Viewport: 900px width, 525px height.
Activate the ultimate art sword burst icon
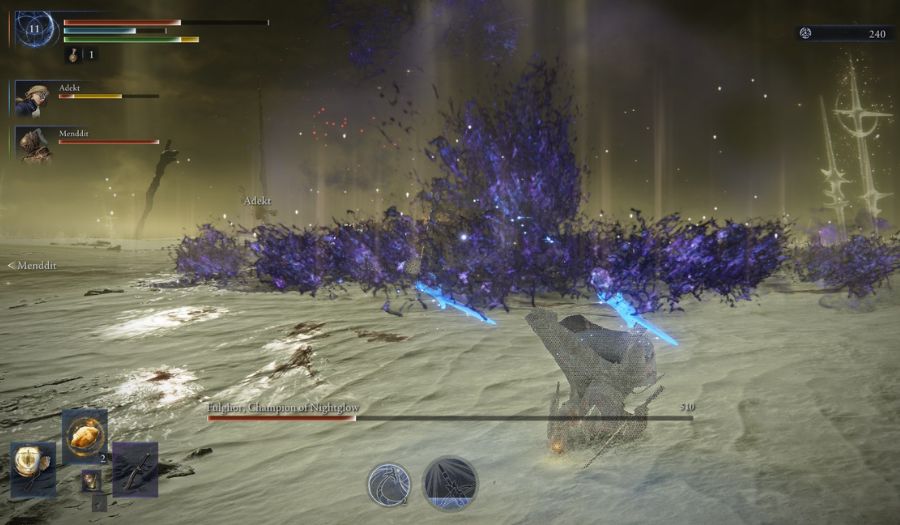click(450, 484)
